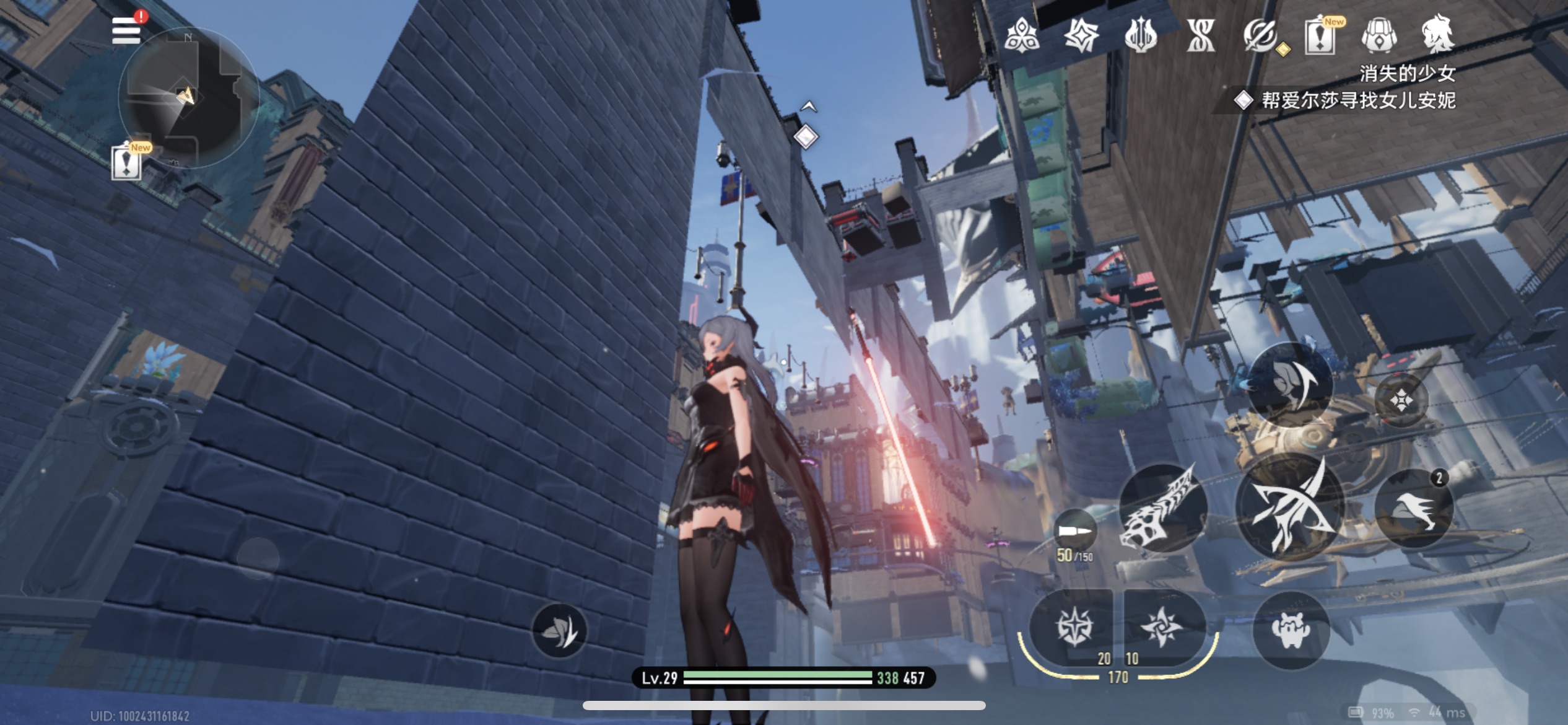The image size is (1568, 725).
Task: Select the quest tracker 帮爱尔莎寻找女儿安妮
Action: point(1357,100)
